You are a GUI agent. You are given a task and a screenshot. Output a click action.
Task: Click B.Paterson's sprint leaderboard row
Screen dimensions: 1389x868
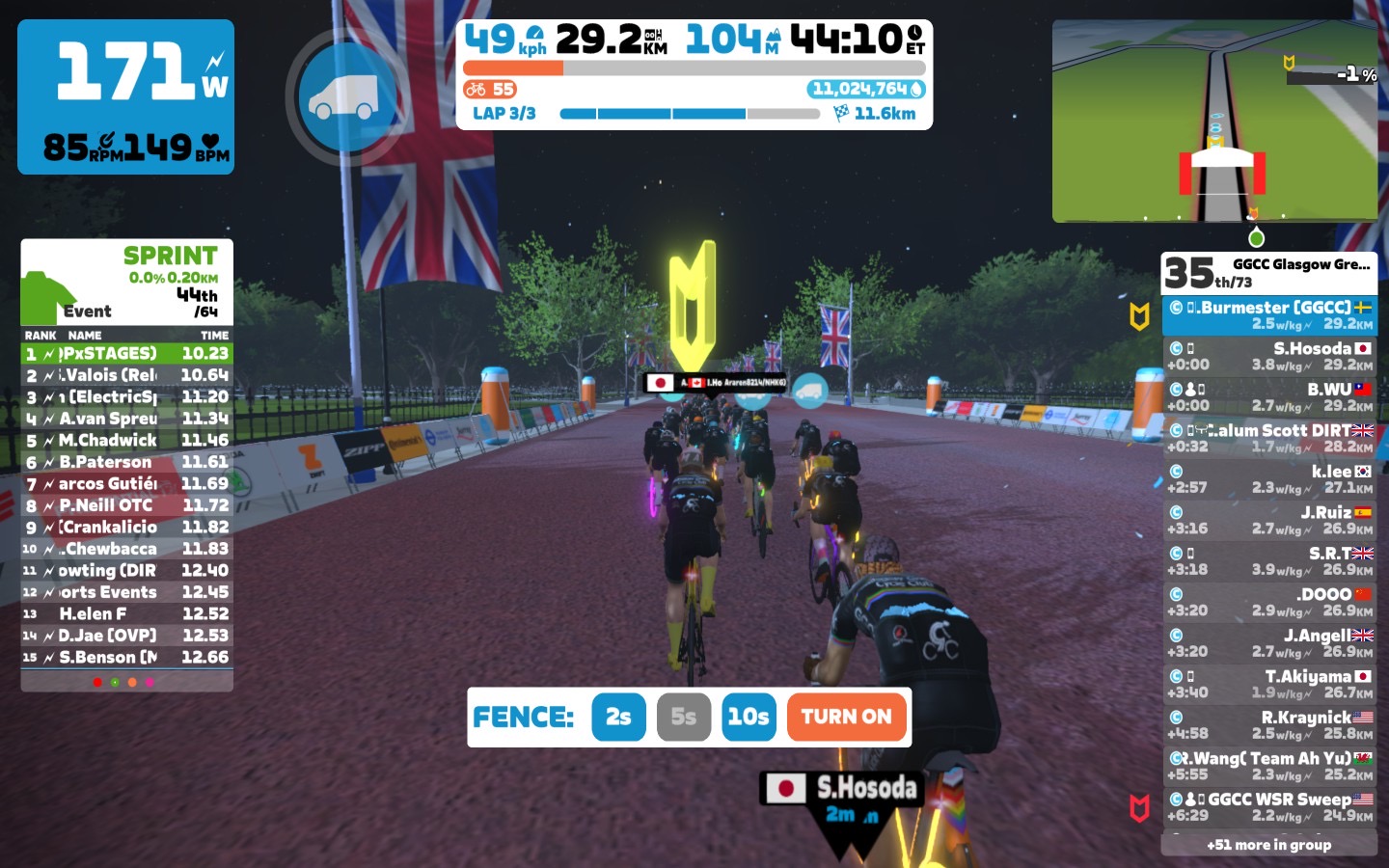(126, 462)
